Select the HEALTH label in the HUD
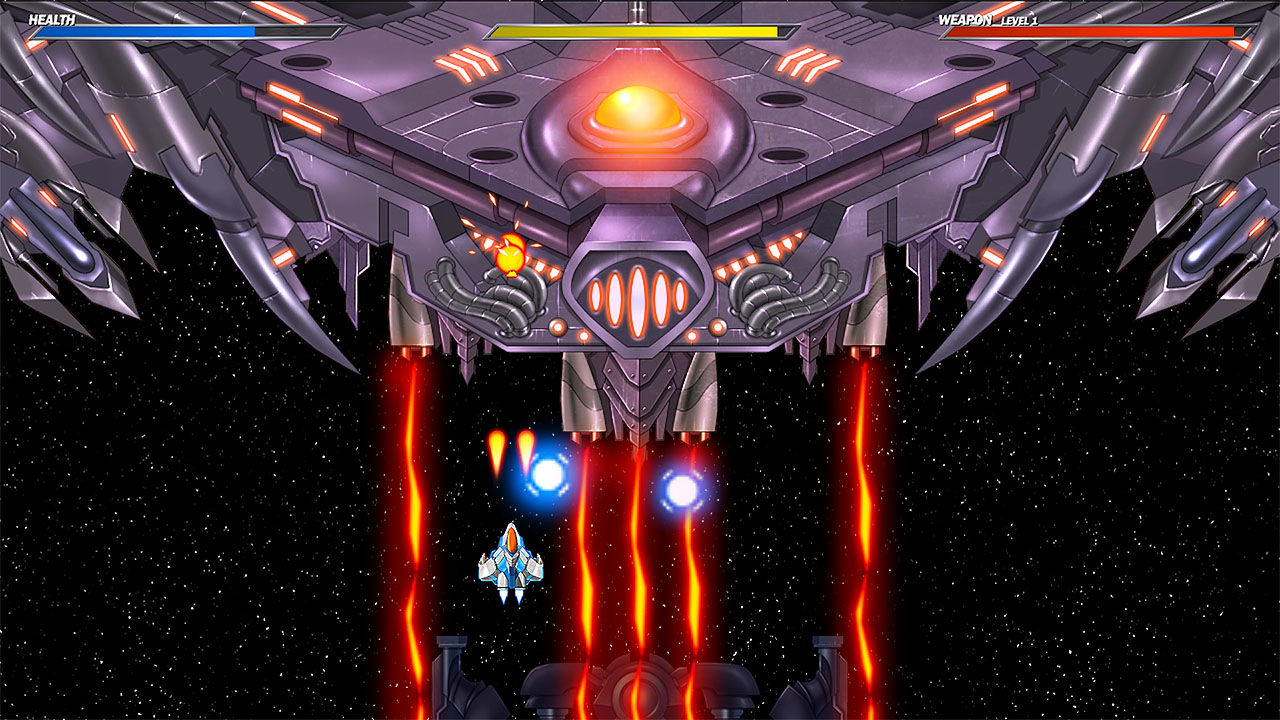 (x=52, y=16)
